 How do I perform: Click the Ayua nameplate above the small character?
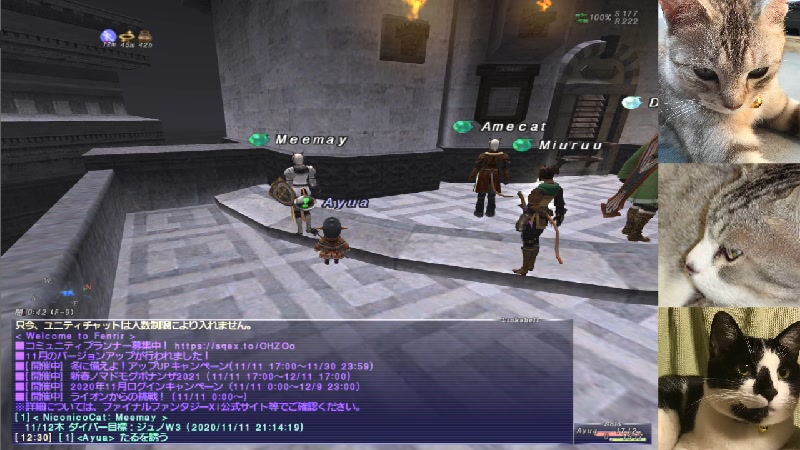pos(345,202)
